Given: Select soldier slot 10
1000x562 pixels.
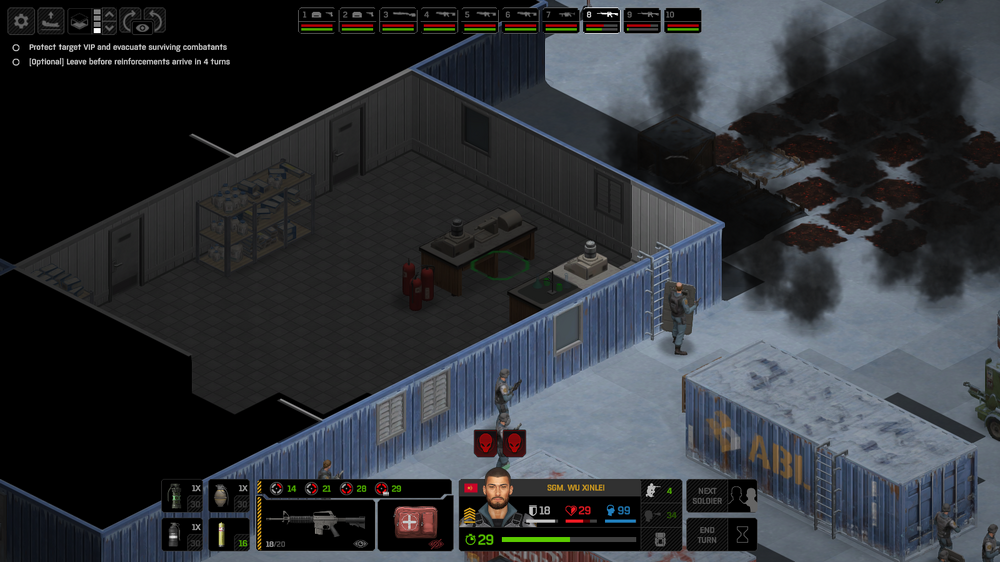Looking at the screenshot, I should point(683,20).
